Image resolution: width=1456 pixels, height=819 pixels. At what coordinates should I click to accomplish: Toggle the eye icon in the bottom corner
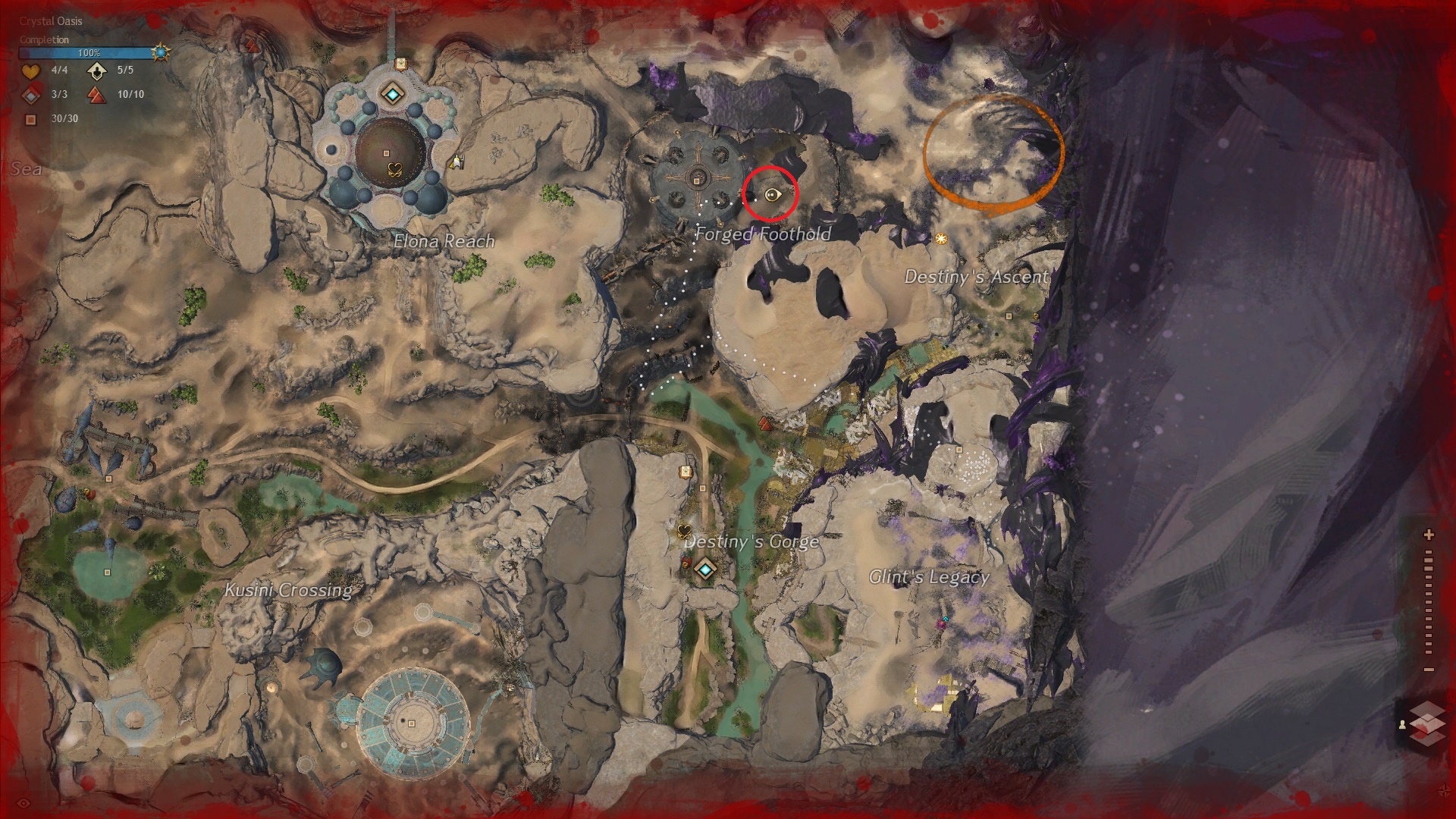[24, 803]
